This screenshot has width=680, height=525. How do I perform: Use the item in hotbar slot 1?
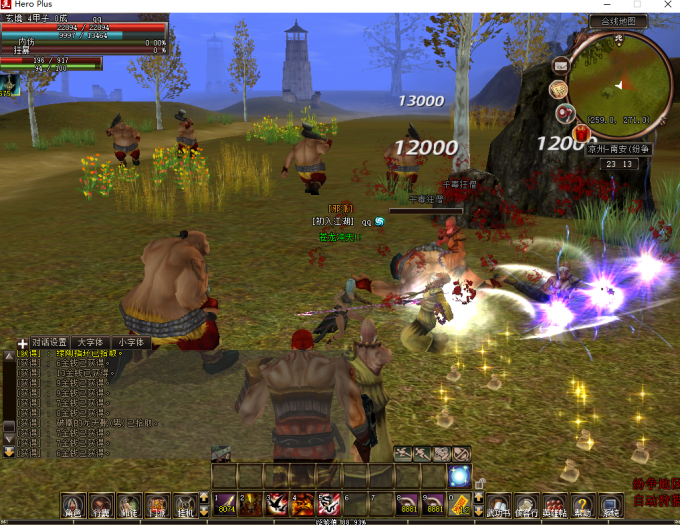click(223, 504)
